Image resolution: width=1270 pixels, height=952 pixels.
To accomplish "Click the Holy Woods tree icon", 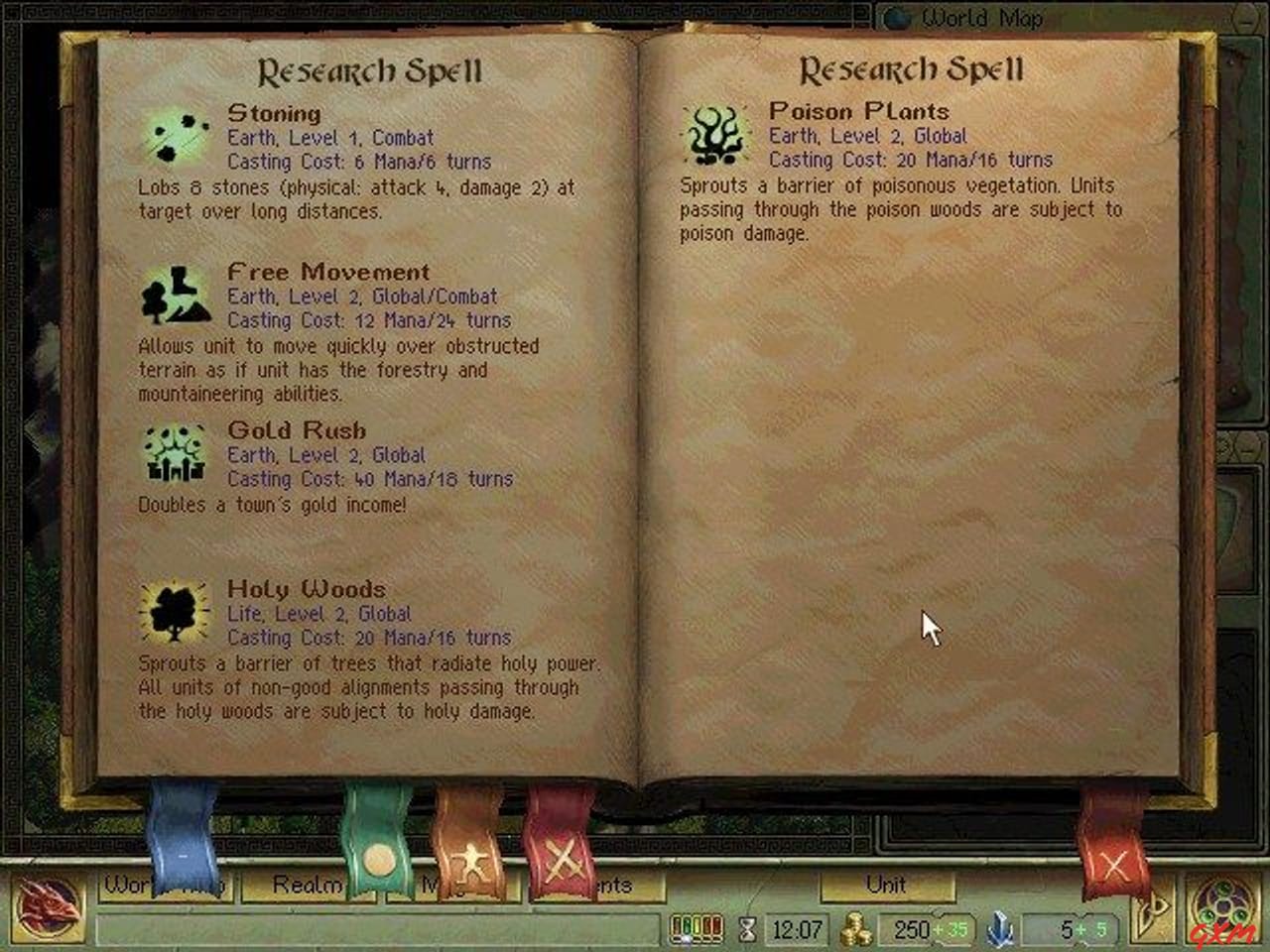I will (x=173, y=612).
